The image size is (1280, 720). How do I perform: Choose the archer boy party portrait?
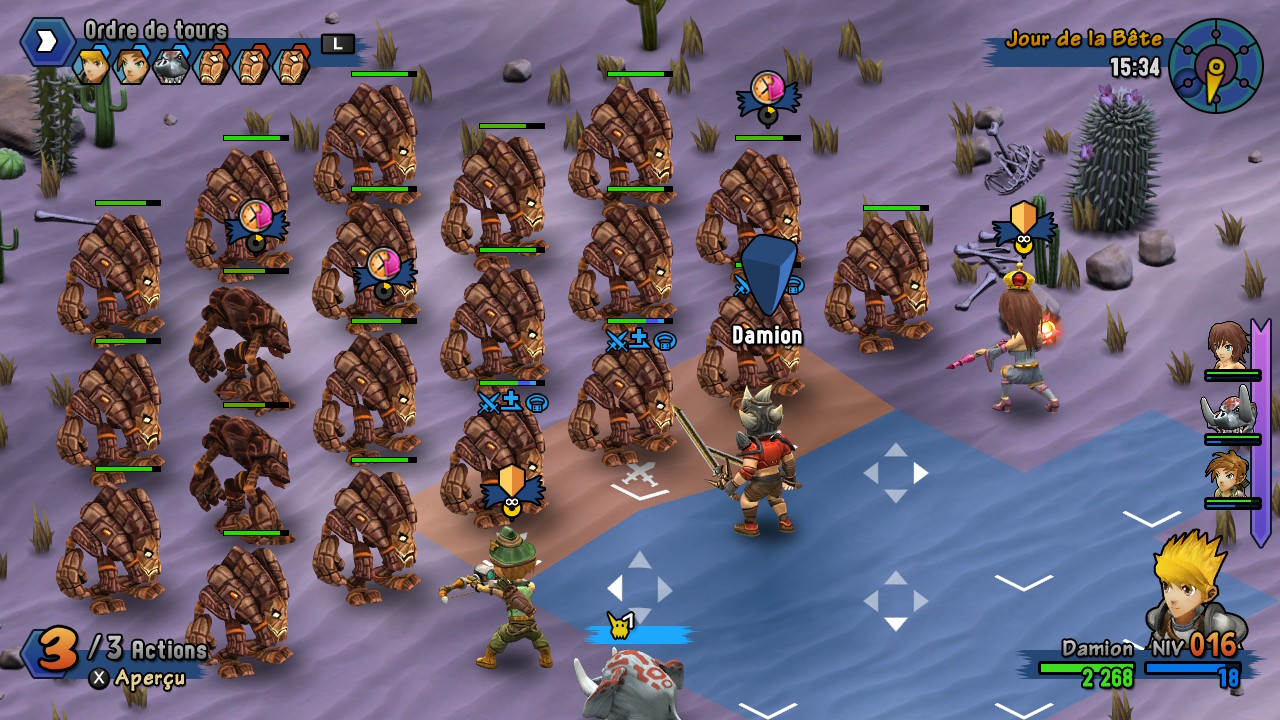coord(1229,475)
